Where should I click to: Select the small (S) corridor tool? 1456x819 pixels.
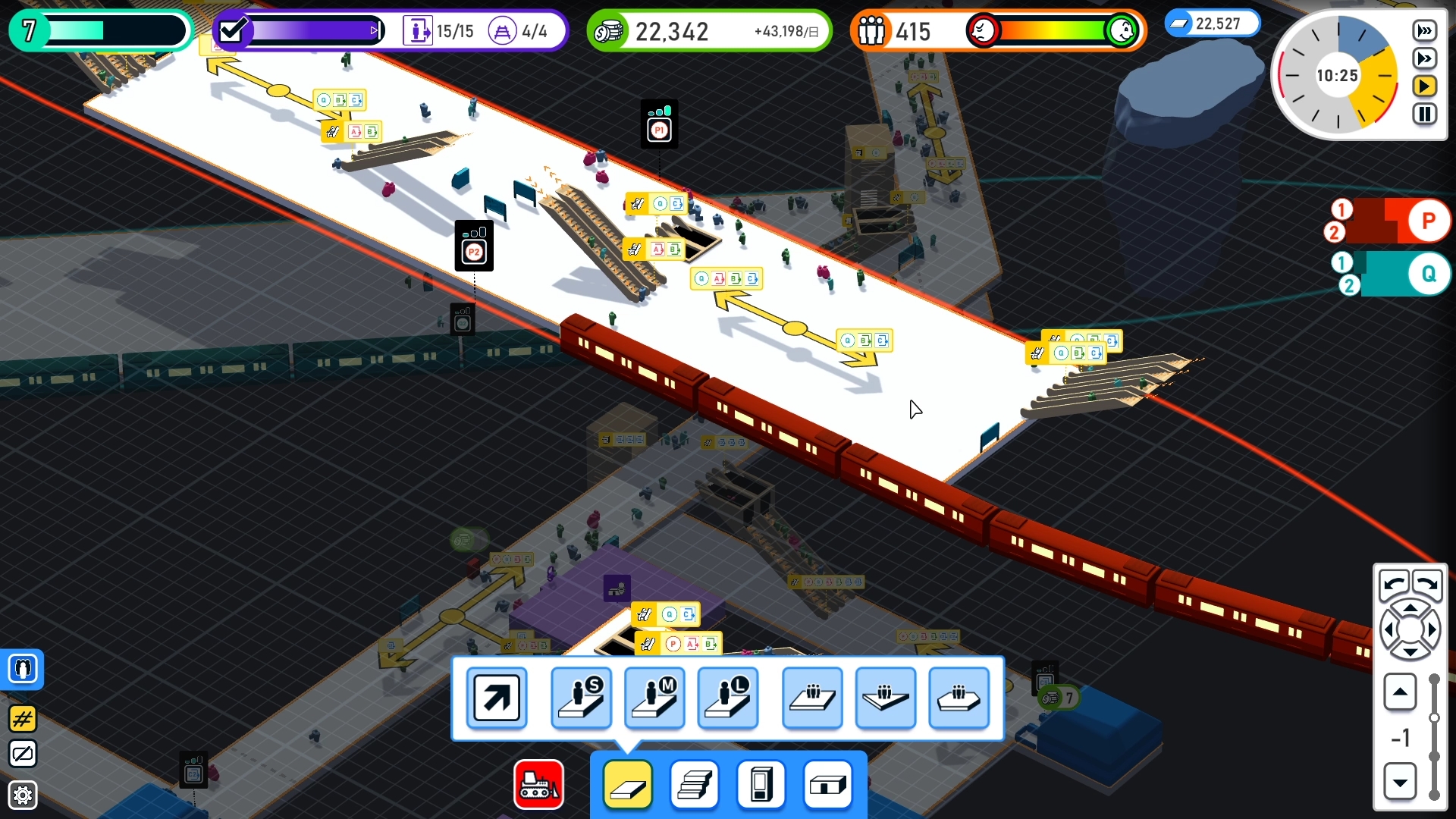click(581, 698)
